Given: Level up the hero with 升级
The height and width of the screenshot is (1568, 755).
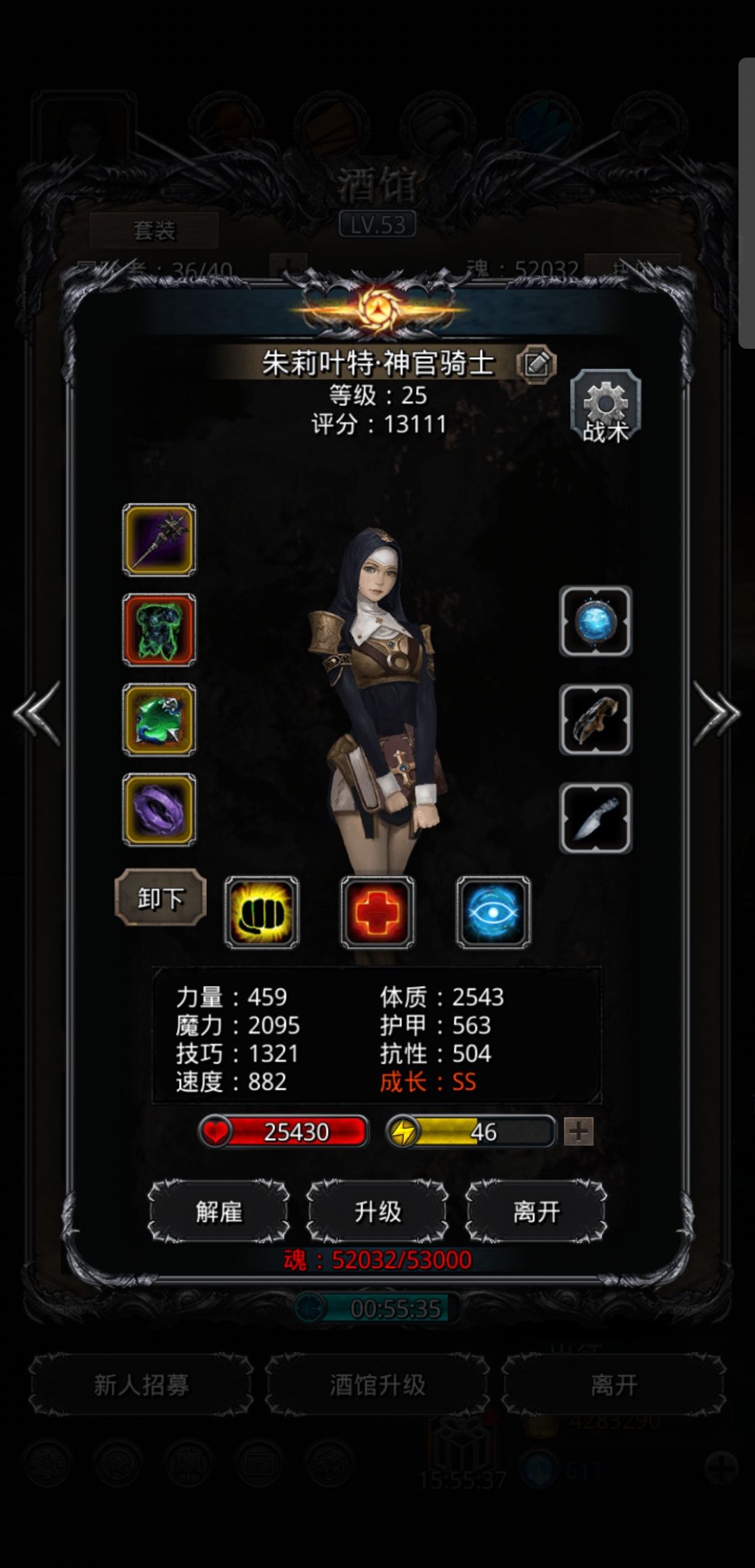Looking at the screenshot, I should tap(377, 1212).
